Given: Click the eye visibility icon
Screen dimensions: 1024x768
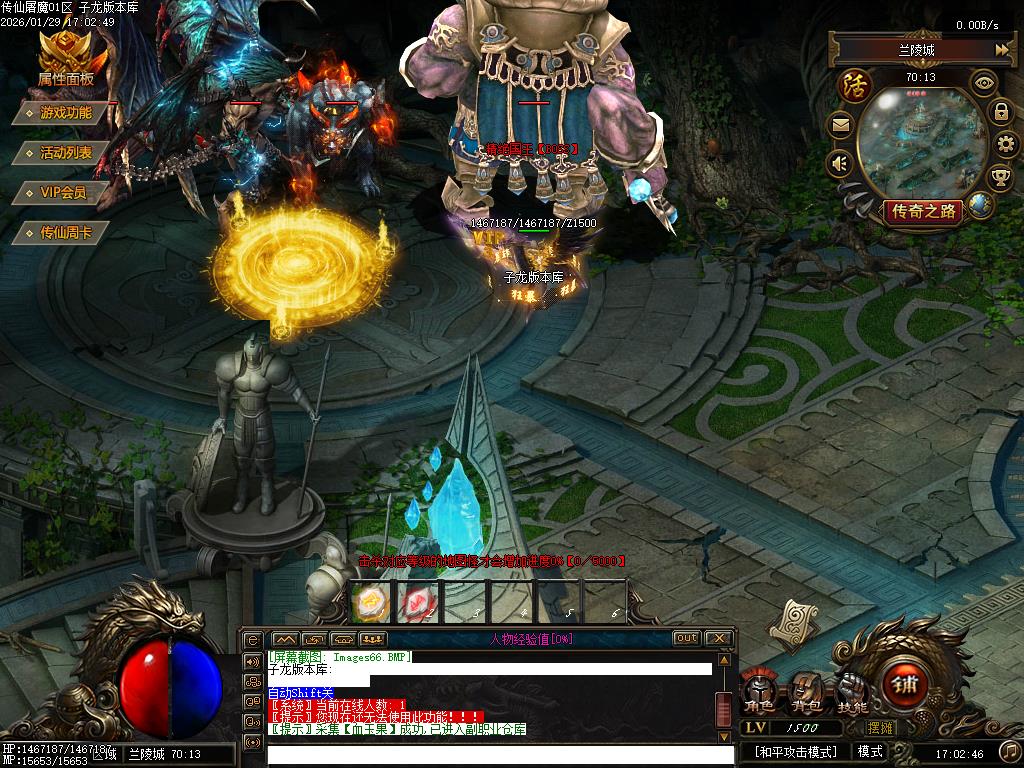Looking at the screenshot, I should point(985,81).
